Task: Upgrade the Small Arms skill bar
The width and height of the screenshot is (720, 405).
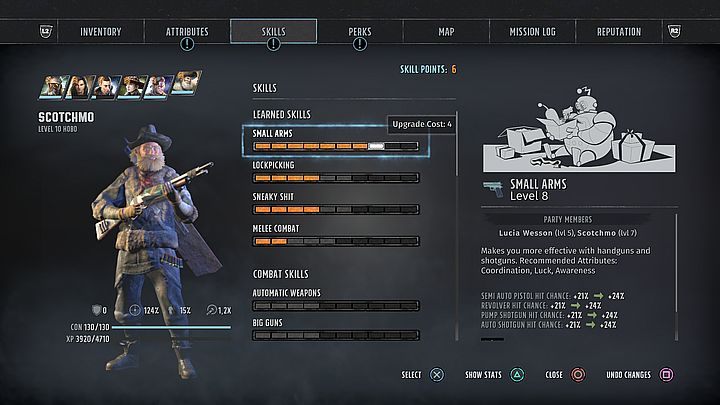Action: tap(335, 145)
